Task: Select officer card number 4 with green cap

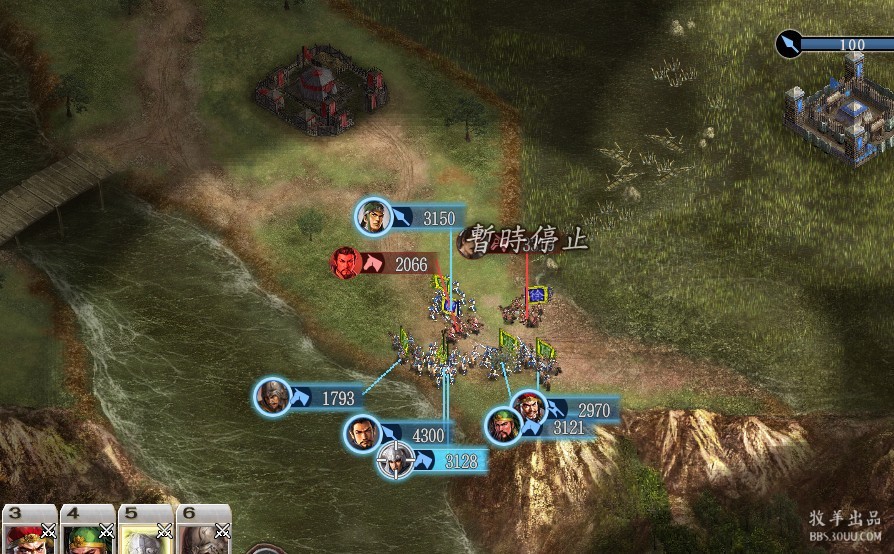Action: [x=88, y=530]
